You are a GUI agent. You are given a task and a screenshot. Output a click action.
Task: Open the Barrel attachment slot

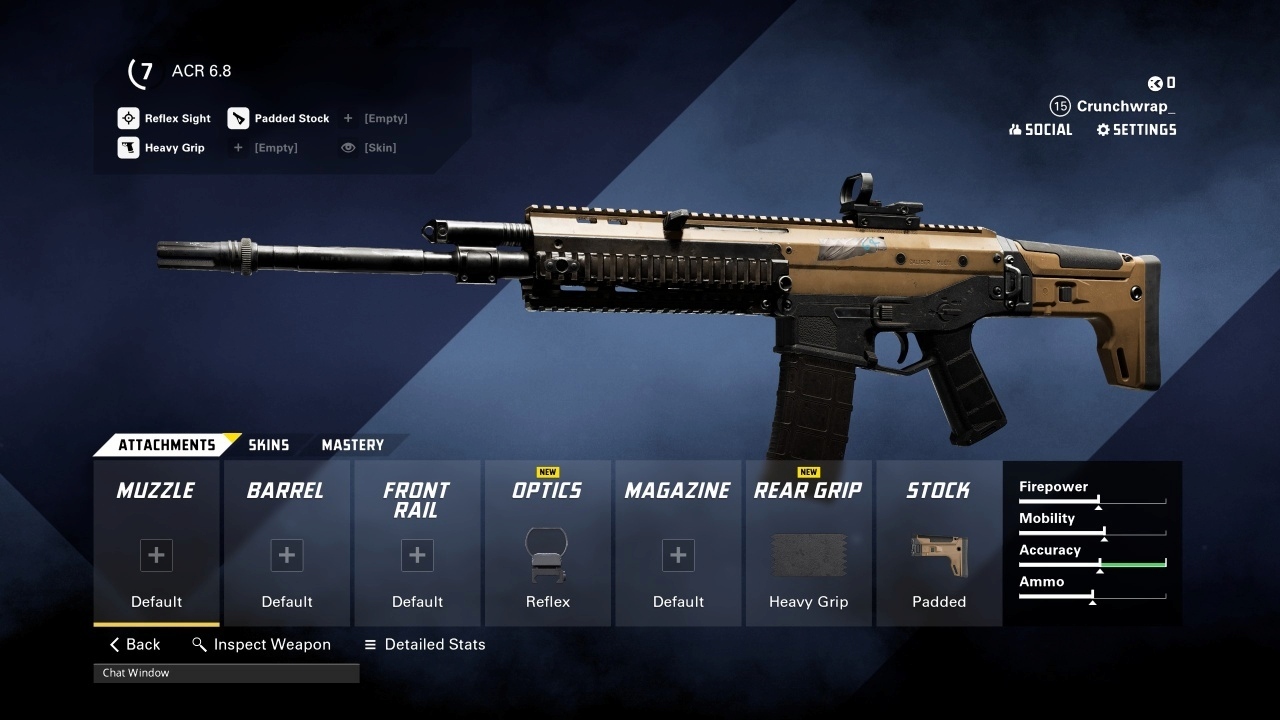(287, 543)
